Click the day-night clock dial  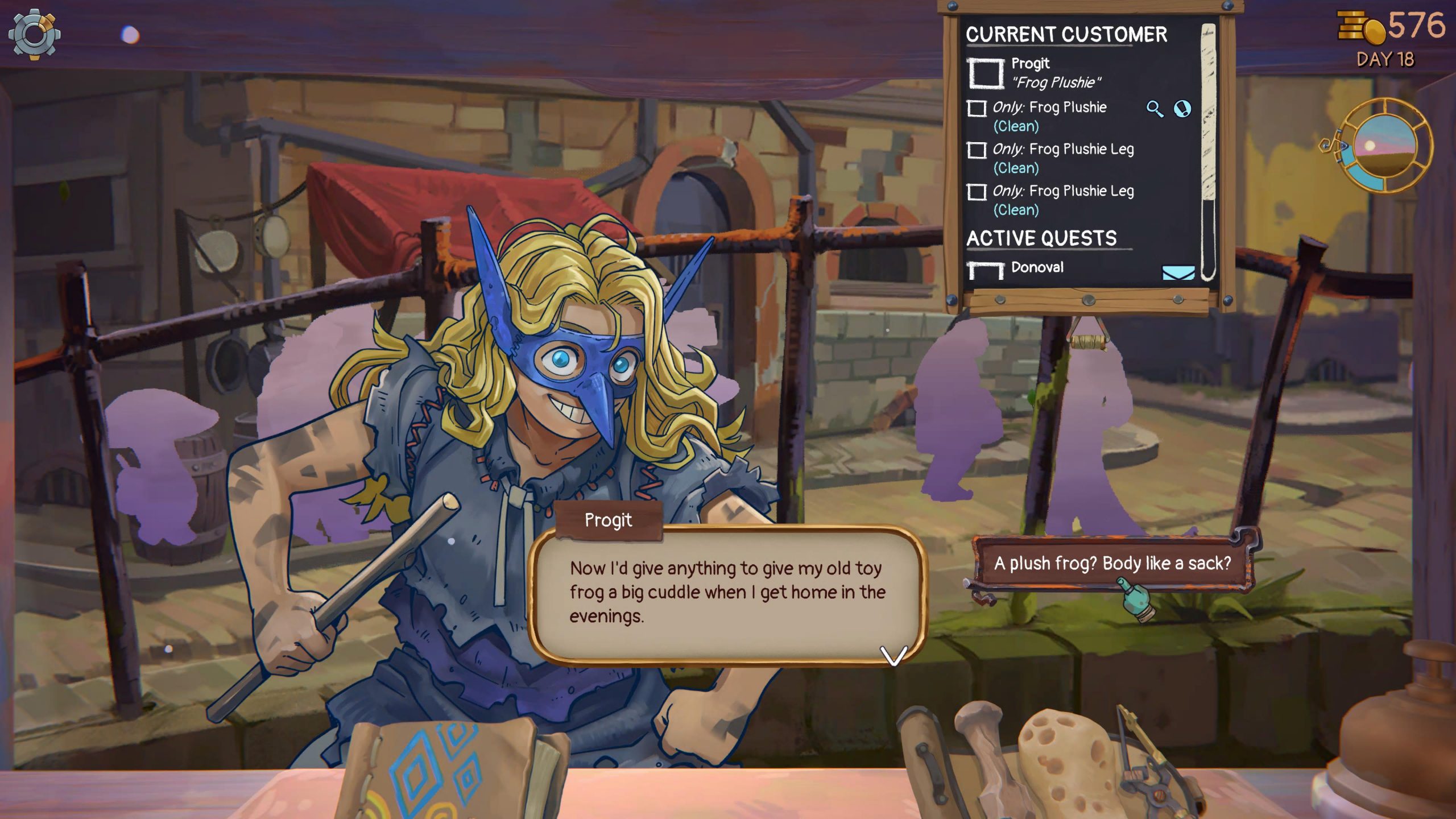pyautogui.click(x=1385, y=146)
